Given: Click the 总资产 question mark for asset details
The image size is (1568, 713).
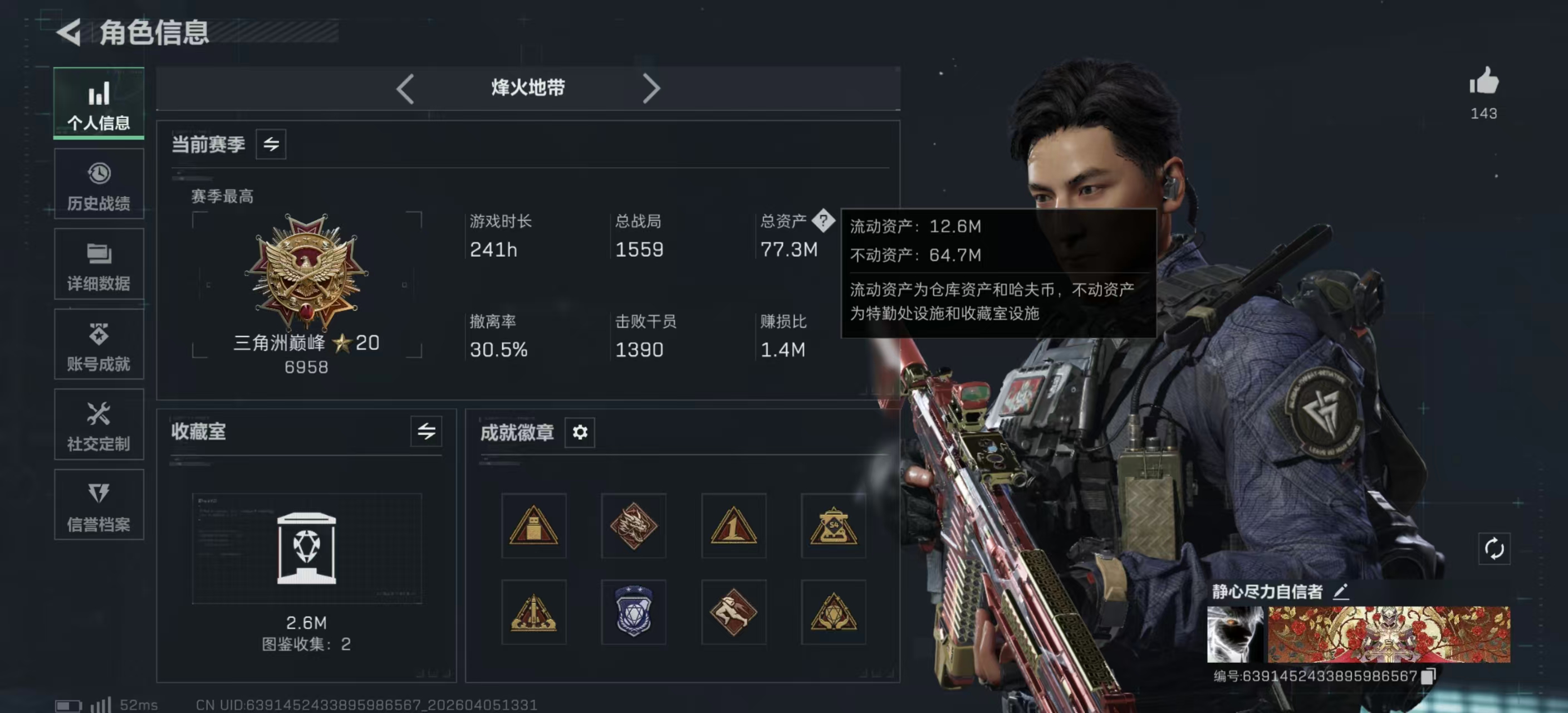Looking at the screenshot, I should coord(825,222).
